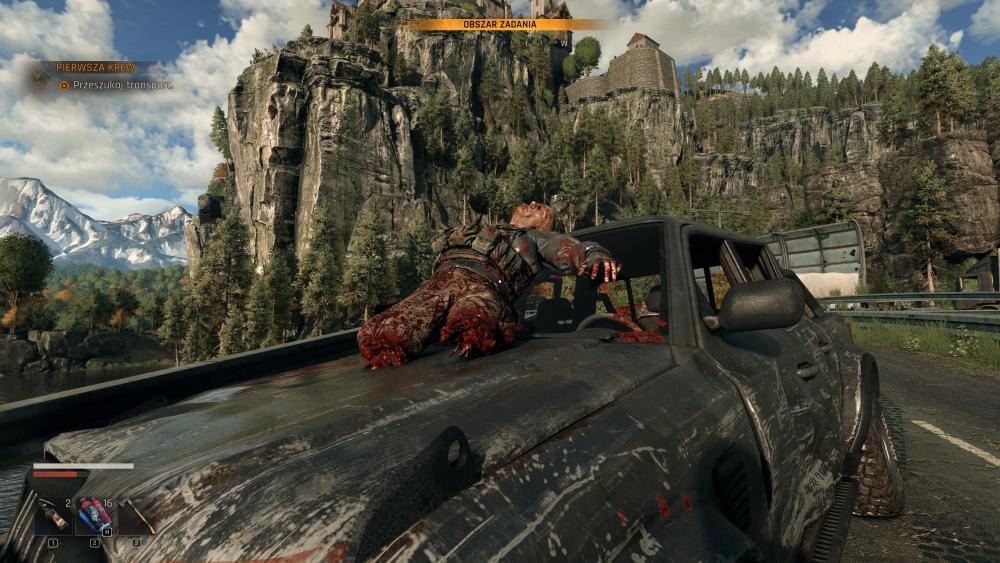Select the red and blue canister slot

94,516
